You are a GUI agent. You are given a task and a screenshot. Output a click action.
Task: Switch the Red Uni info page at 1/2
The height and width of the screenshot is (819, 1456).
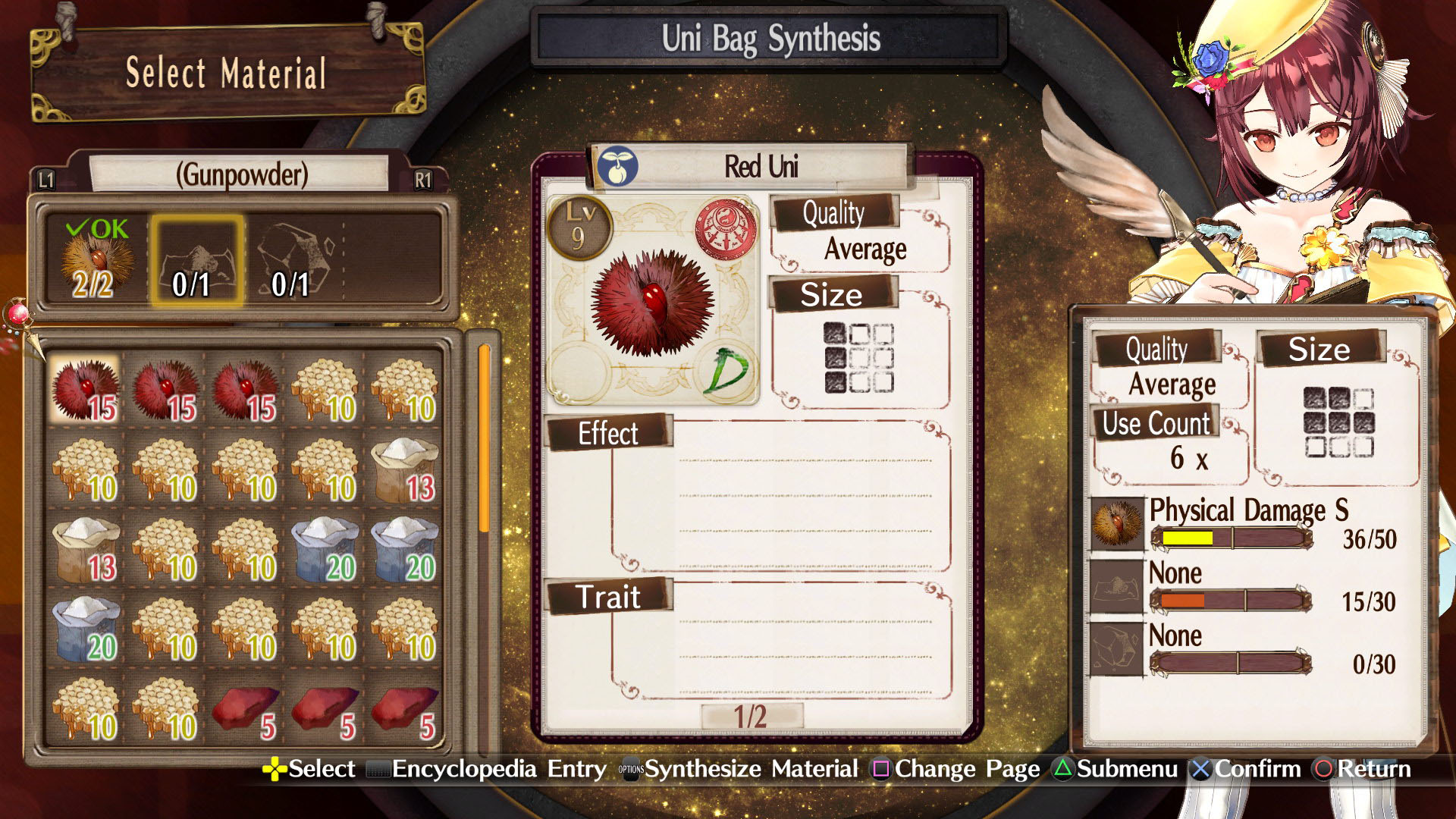pyautogui.click(x=750, y=717)
